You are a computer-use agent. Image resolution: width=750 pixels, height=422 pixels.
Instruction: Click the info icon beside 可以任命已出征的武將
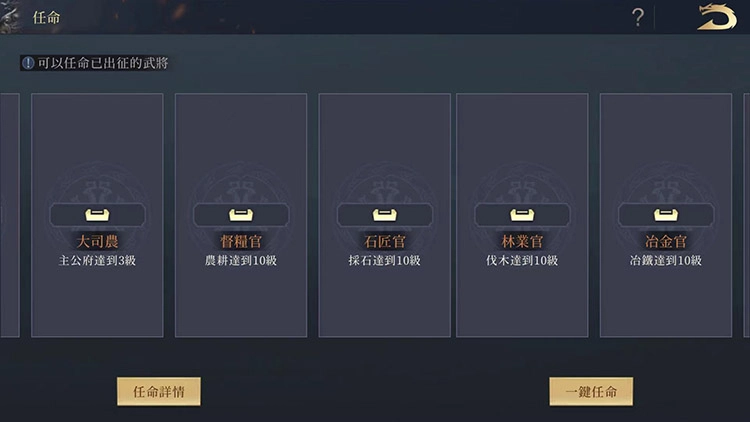coord(28,63)
